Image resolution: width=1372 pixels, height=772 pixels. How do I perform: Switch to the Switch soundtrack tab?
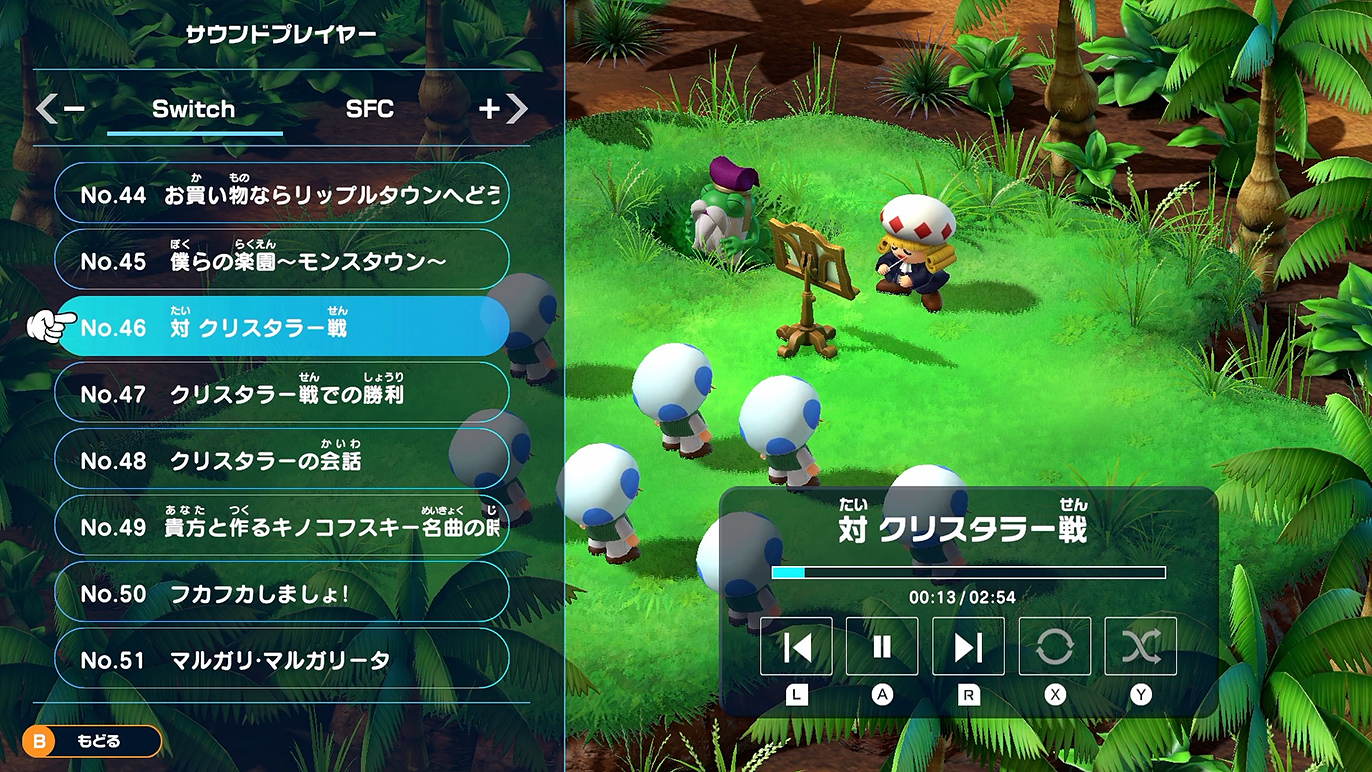click(194, 110)
